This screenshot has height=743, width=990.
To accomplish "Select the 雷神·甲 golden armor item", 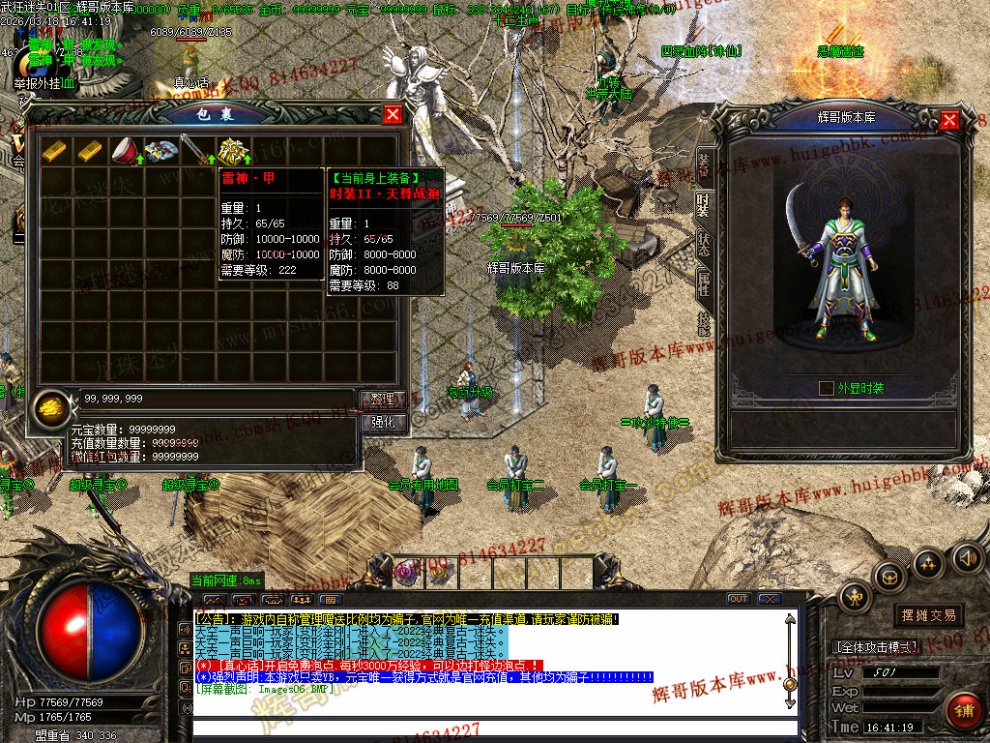I will point(234,151).
